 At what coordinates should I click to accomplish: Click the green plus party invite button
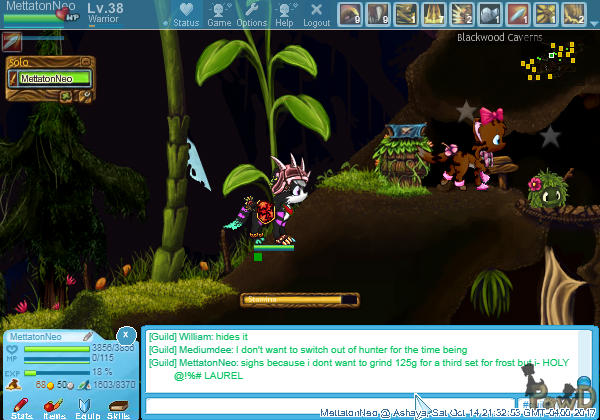click(x=65, y=97)
